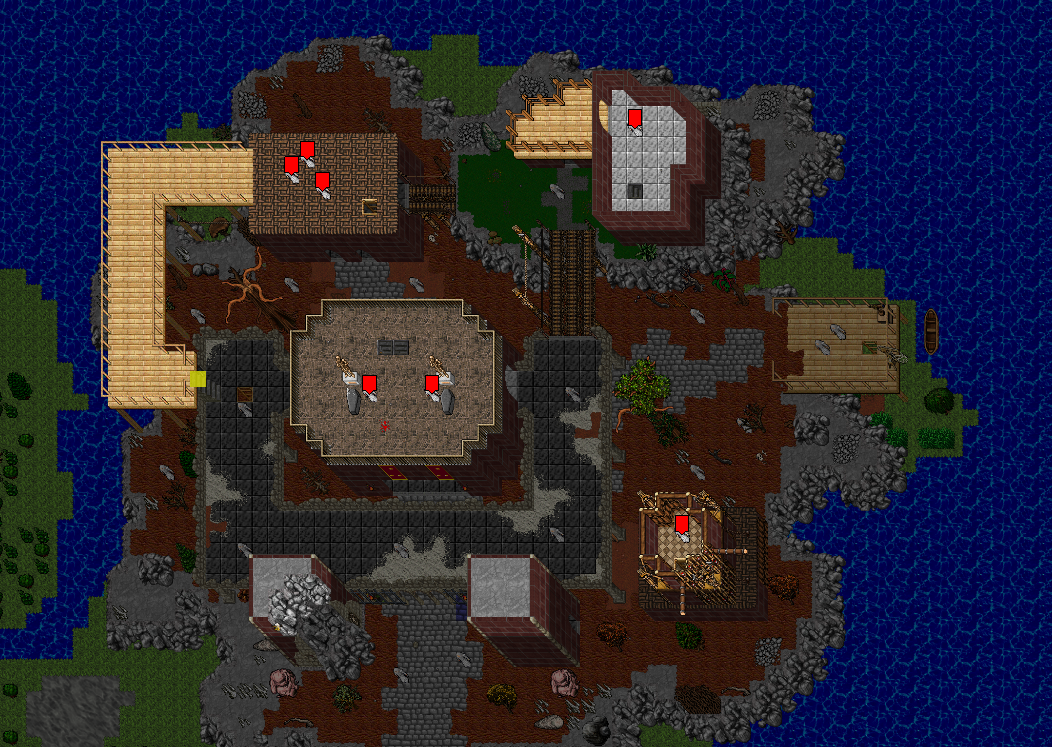Select the red marker on the white-tiled tower
The height and width of the screenshot is (747, 1052).
[634, 117]
